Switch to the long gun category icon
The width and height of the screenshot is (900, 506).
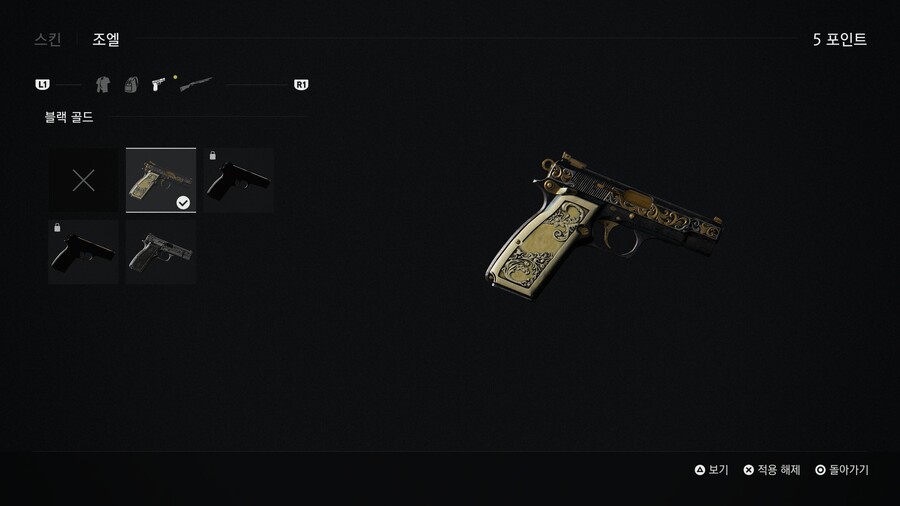click(x=196, y=85)
